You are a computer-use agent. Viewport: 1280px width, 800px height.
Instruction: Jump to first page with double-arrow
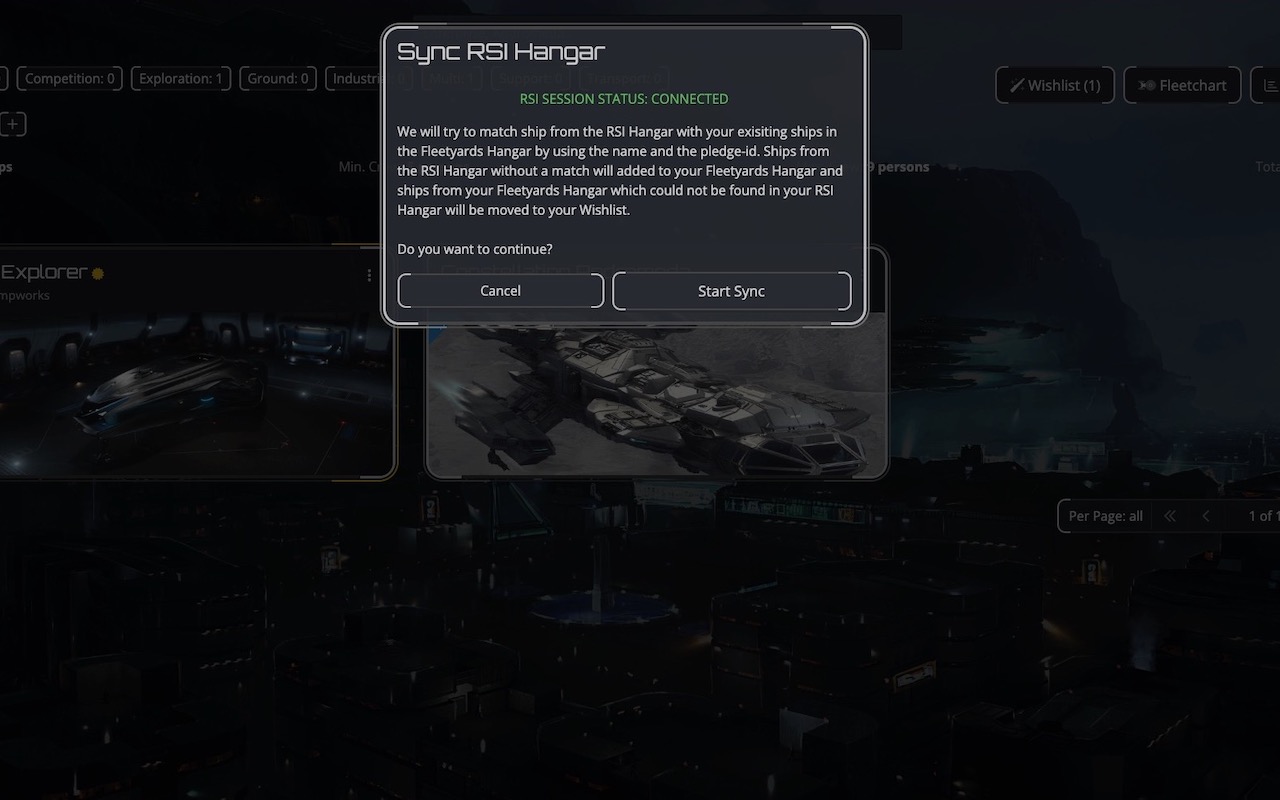pos(1169,516)
